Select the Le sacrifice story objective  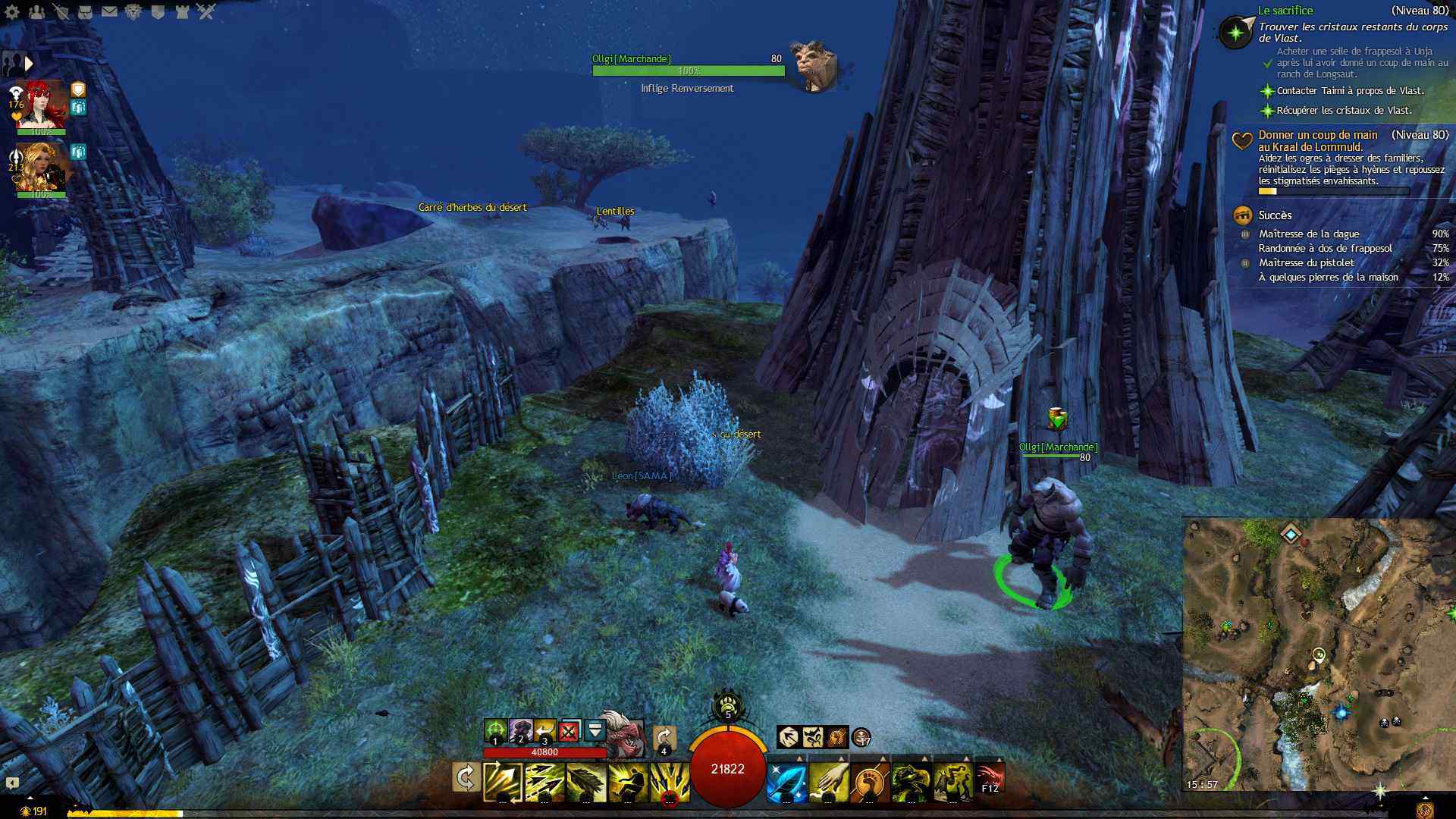point(1285,11)
